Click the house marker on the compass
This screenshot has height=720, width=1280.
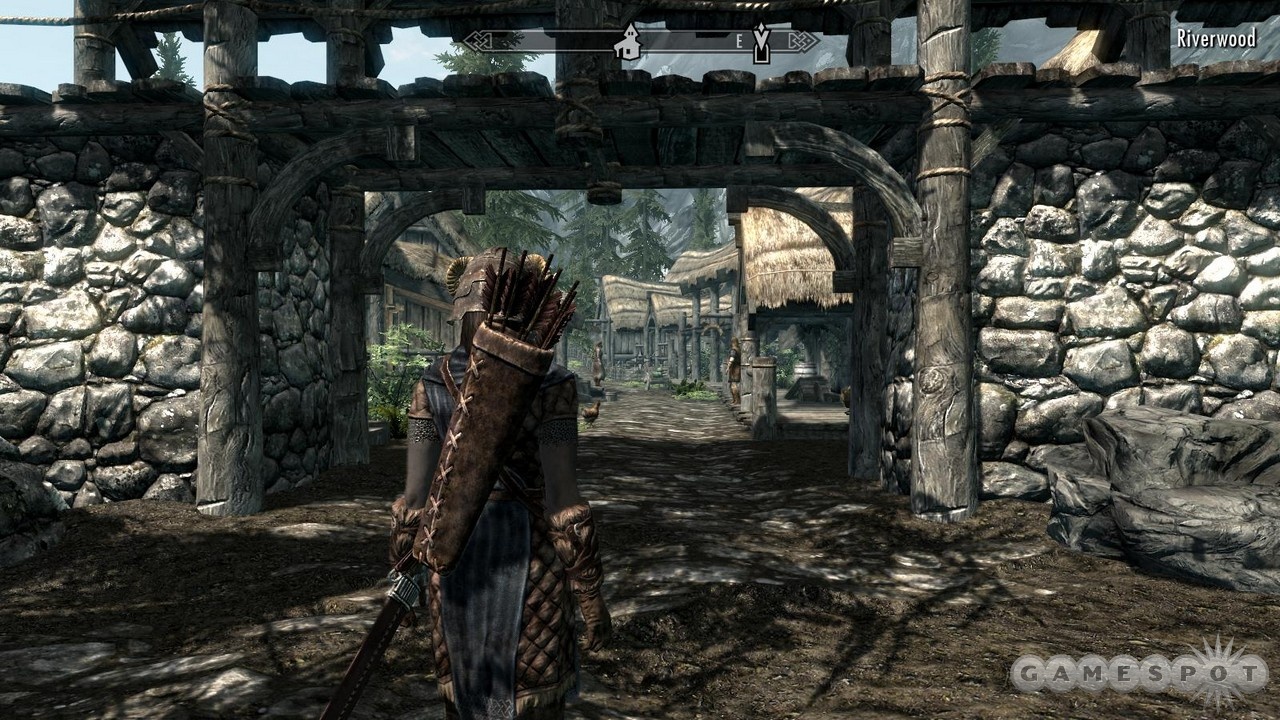tap(629, 42)
